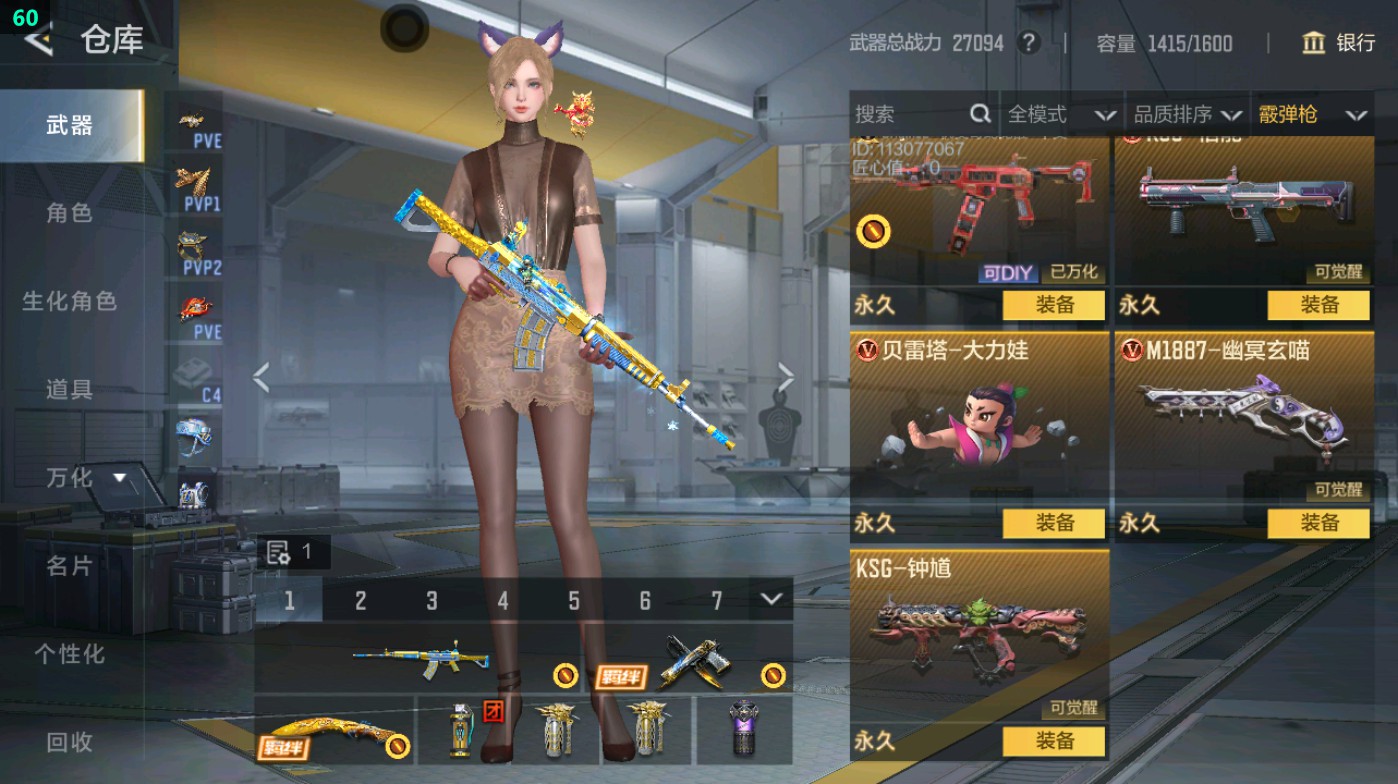Image resolution: width=1398 pixels, height=784 pixels.
Task: Equip KSG-钟馗 via its 装备 button
Action: click(1056, 741)
